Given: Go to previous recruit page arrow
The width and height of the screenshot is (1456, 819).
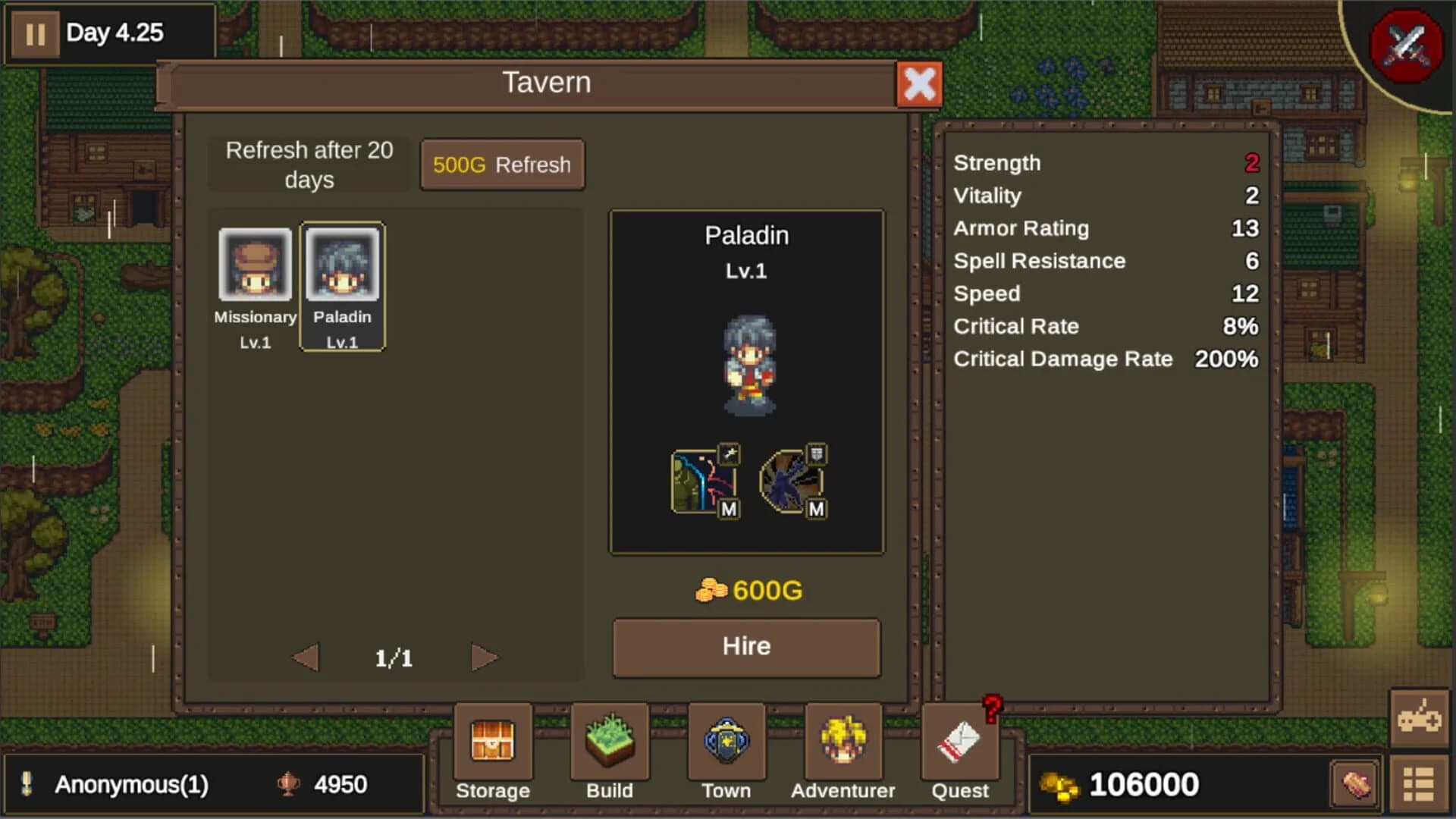Looking at the screenshot, I should [306, 658].
